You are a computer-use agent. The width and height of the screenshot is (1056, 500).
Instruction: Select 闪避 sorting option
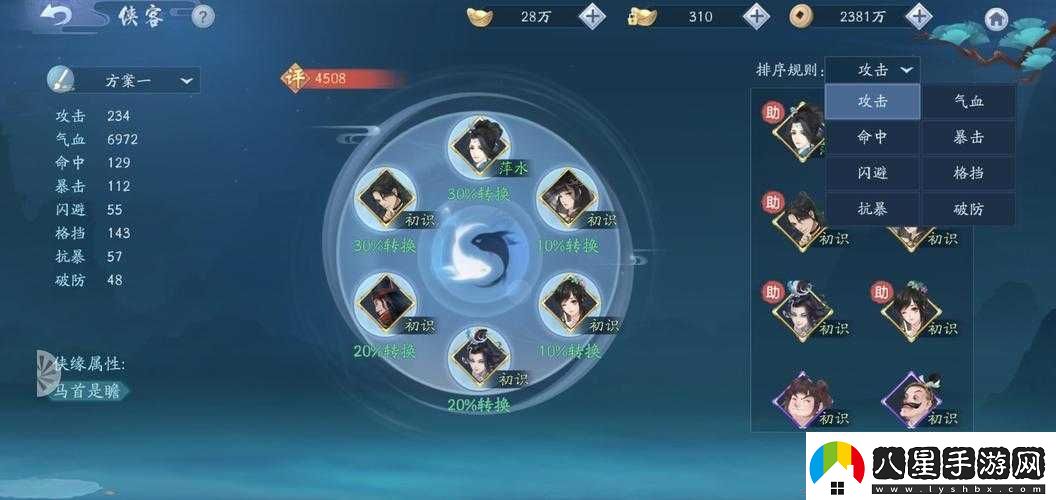tap(872, 174)
